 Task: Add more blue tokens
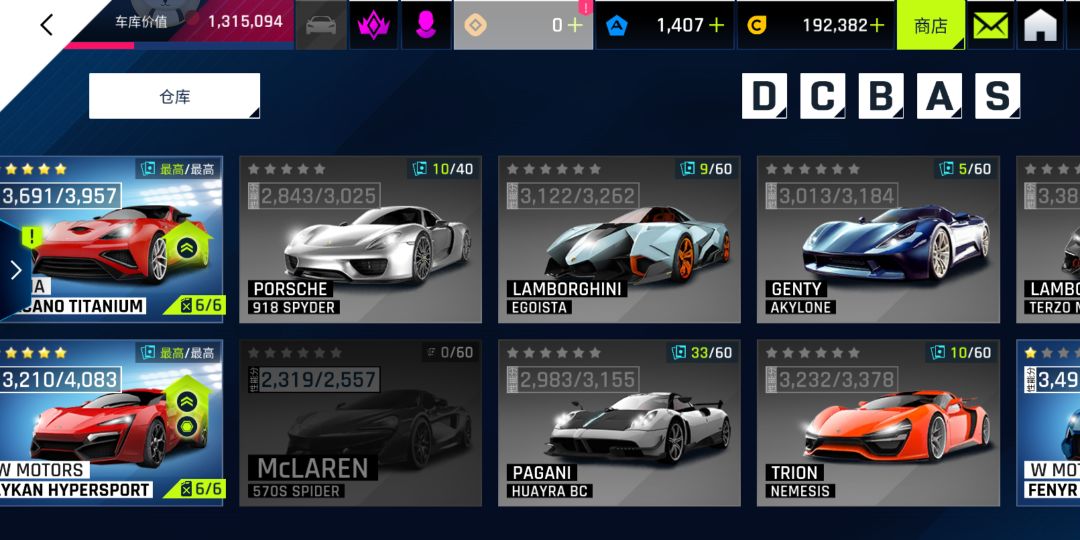coord(716,26)
